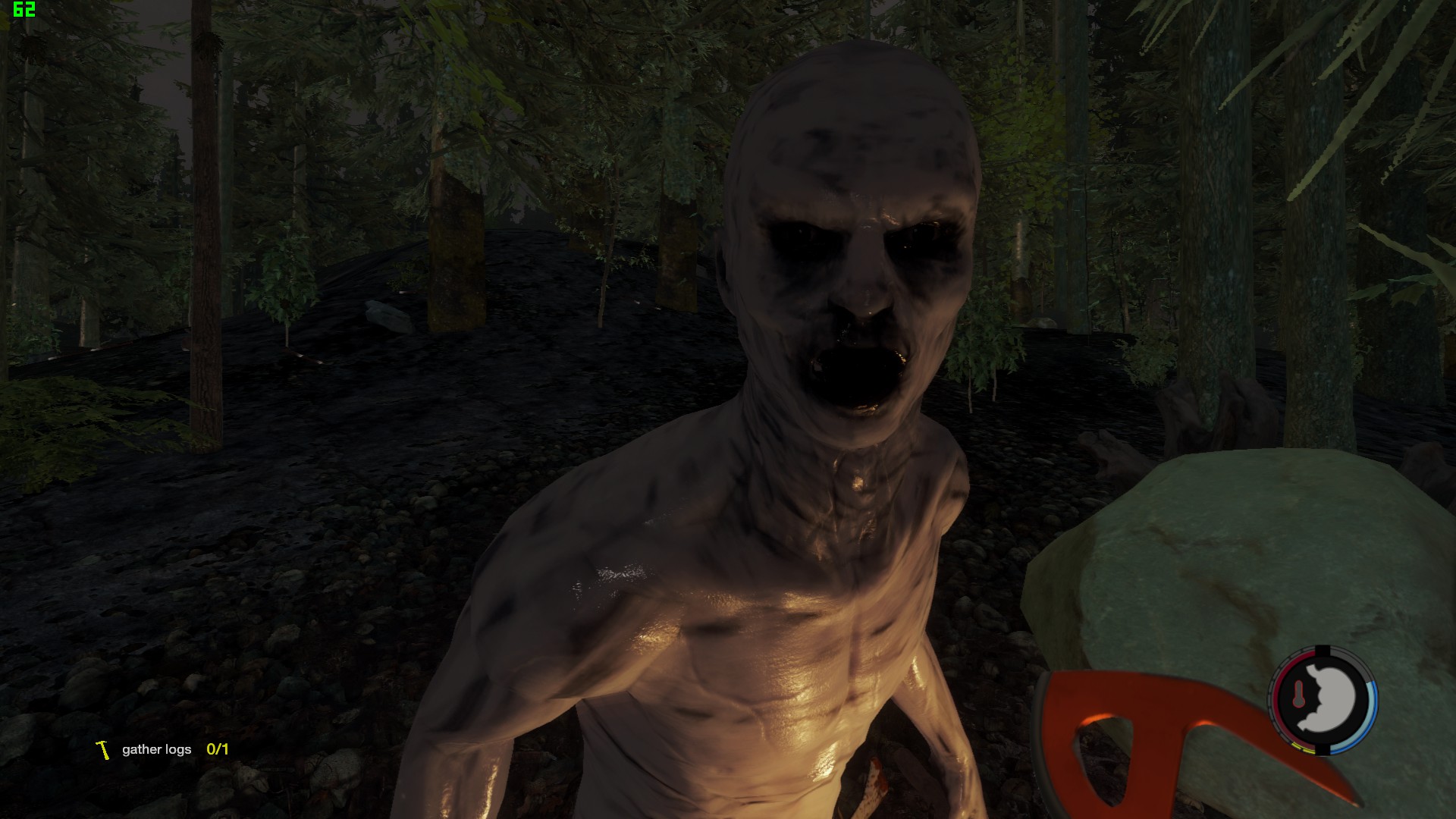
Task: Select the gather logs objective tracker
Action: click(162, 749)
